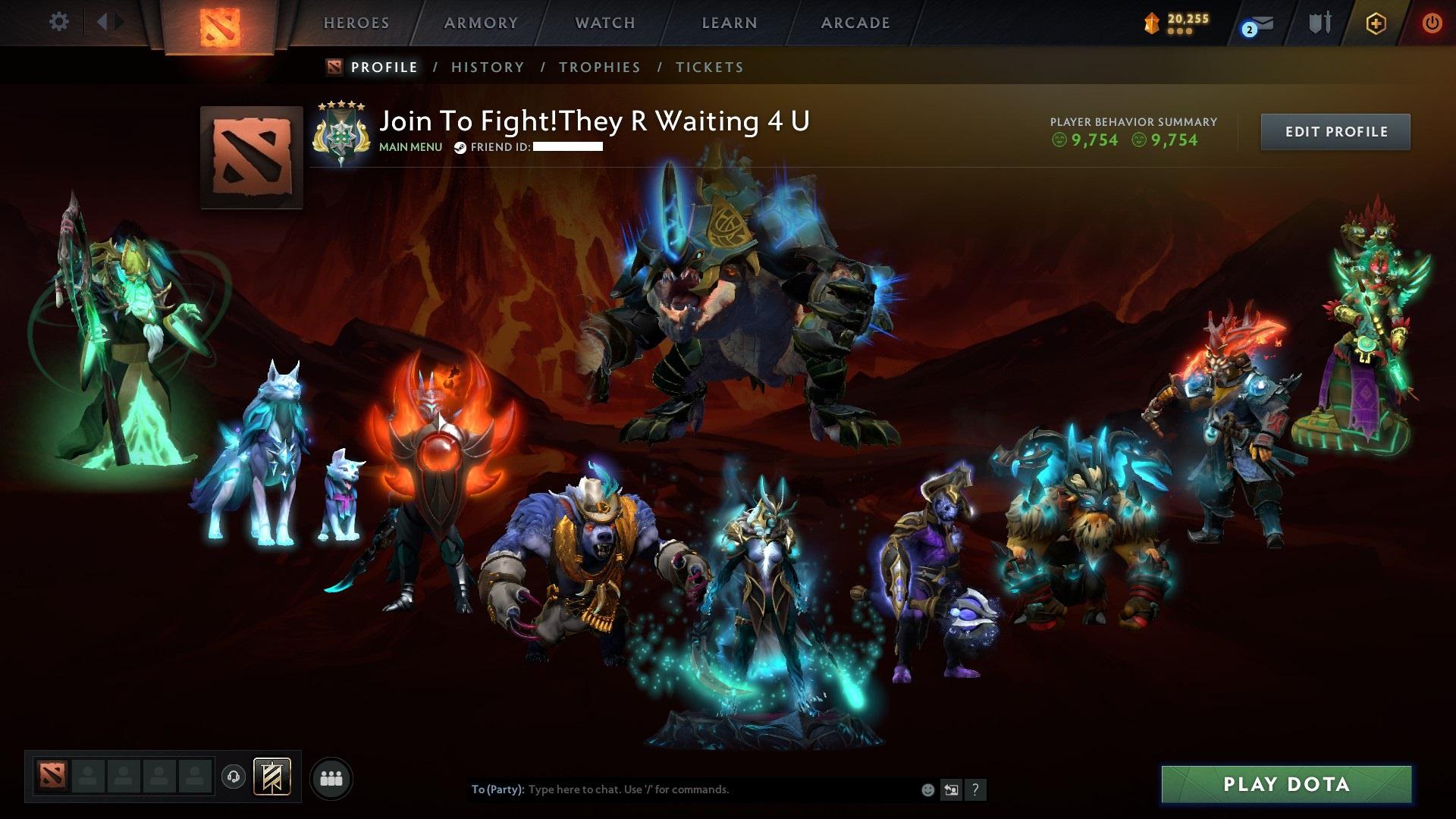Click the EDIT PROFILE button
The image size is (1456, 819).
1335,130
